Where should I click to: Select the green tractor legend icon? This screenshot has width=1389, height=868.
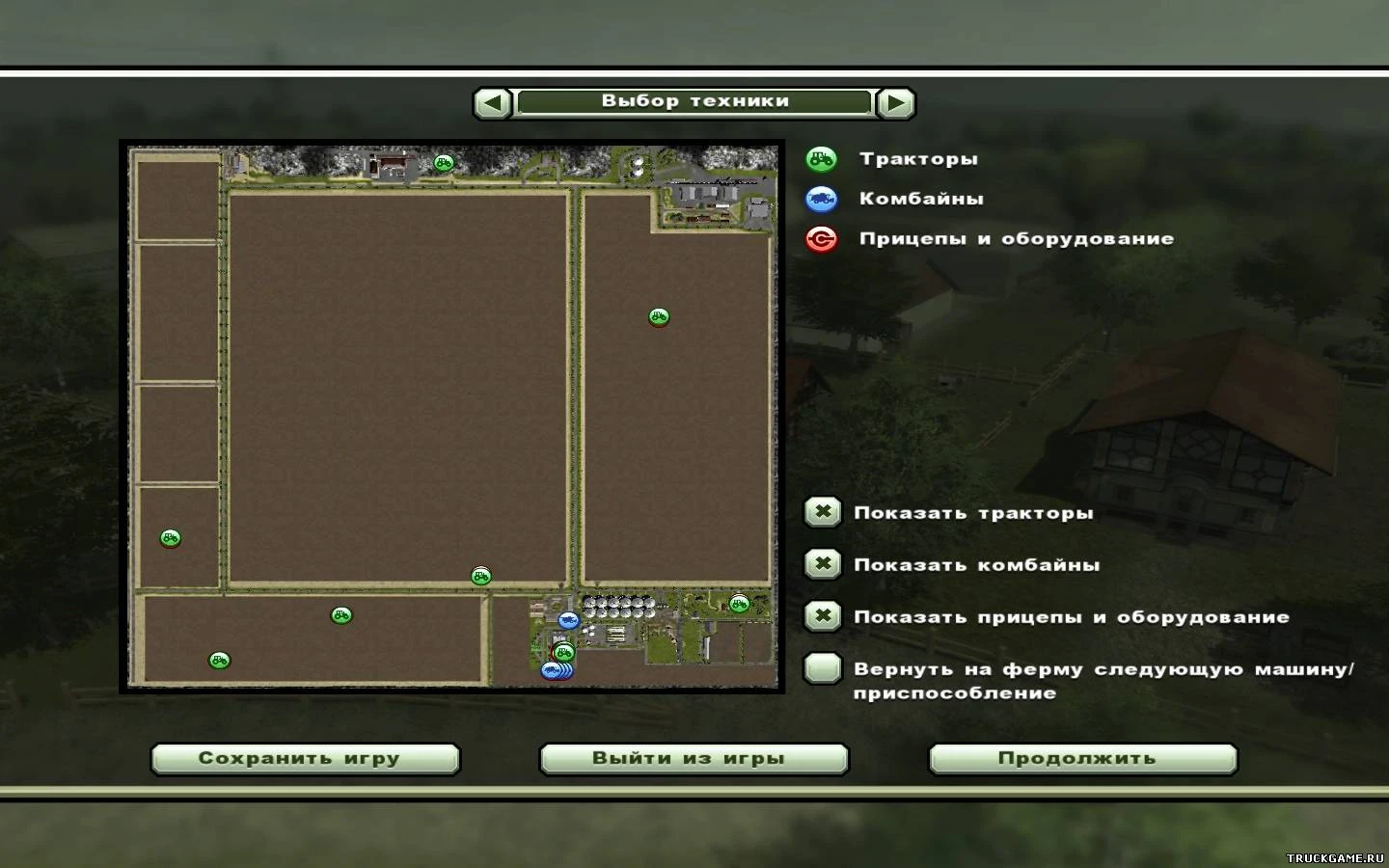pos(821,158)
